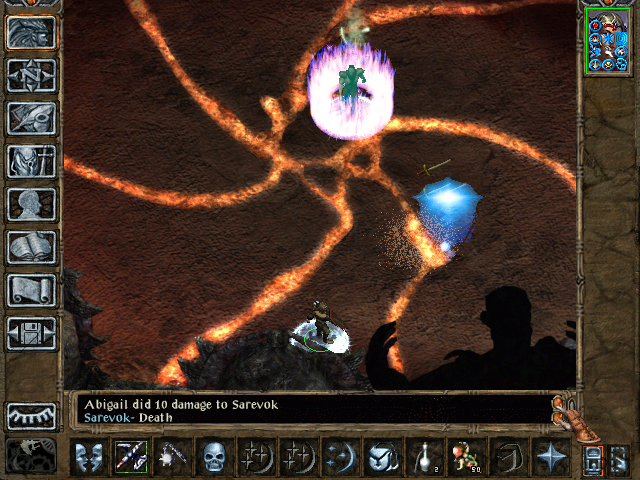This screenshot has width=640, height=480.
Task: Activate the skull ability button
Action: 213,457
